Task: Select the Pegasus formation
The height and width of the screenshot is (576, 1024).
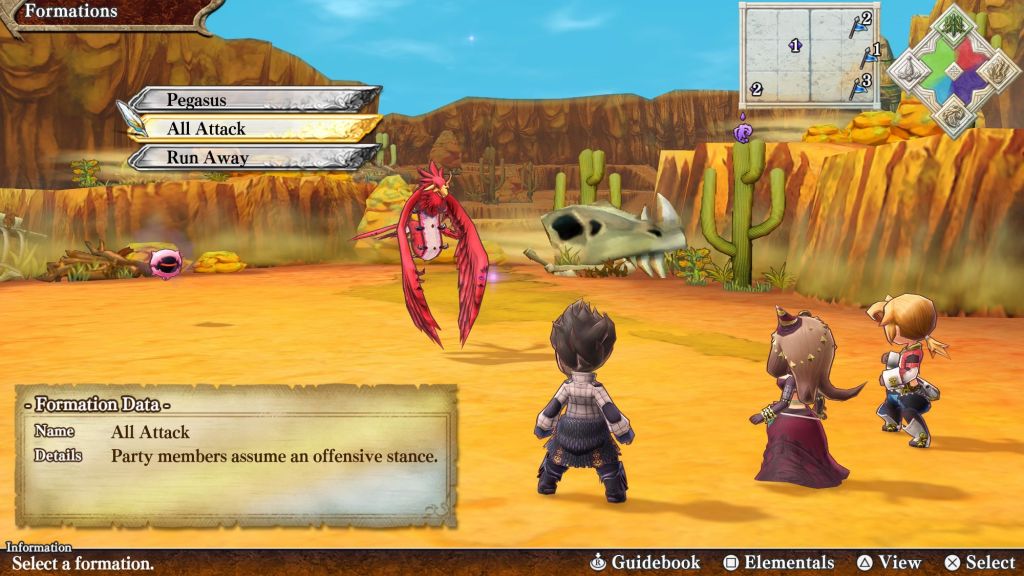Action: point(255,99)
